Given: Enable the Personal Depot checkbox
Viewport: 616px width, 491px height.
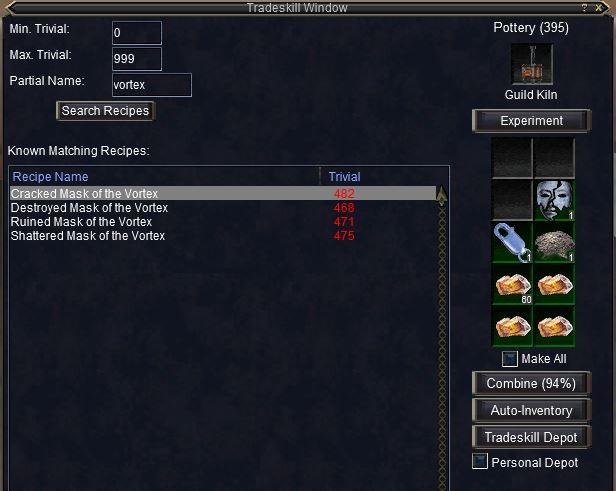Looking at the screenshot, I should (x=480, y=462).
